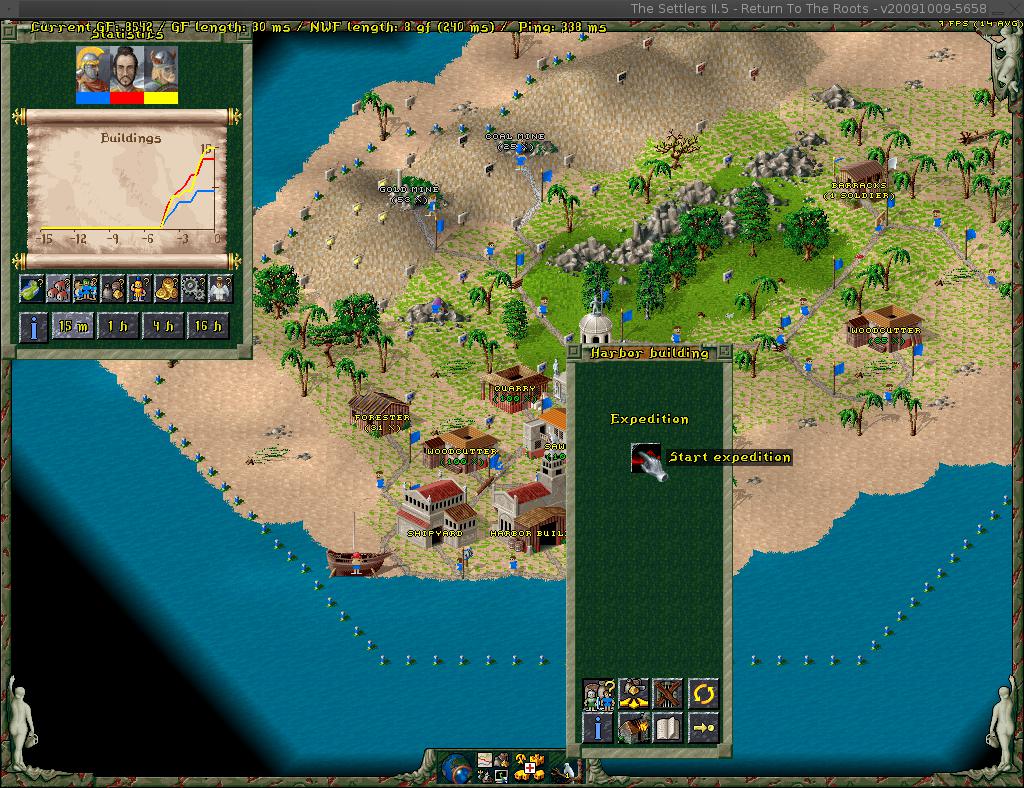Go to the harbor with the arrow button

pos(703,727)
